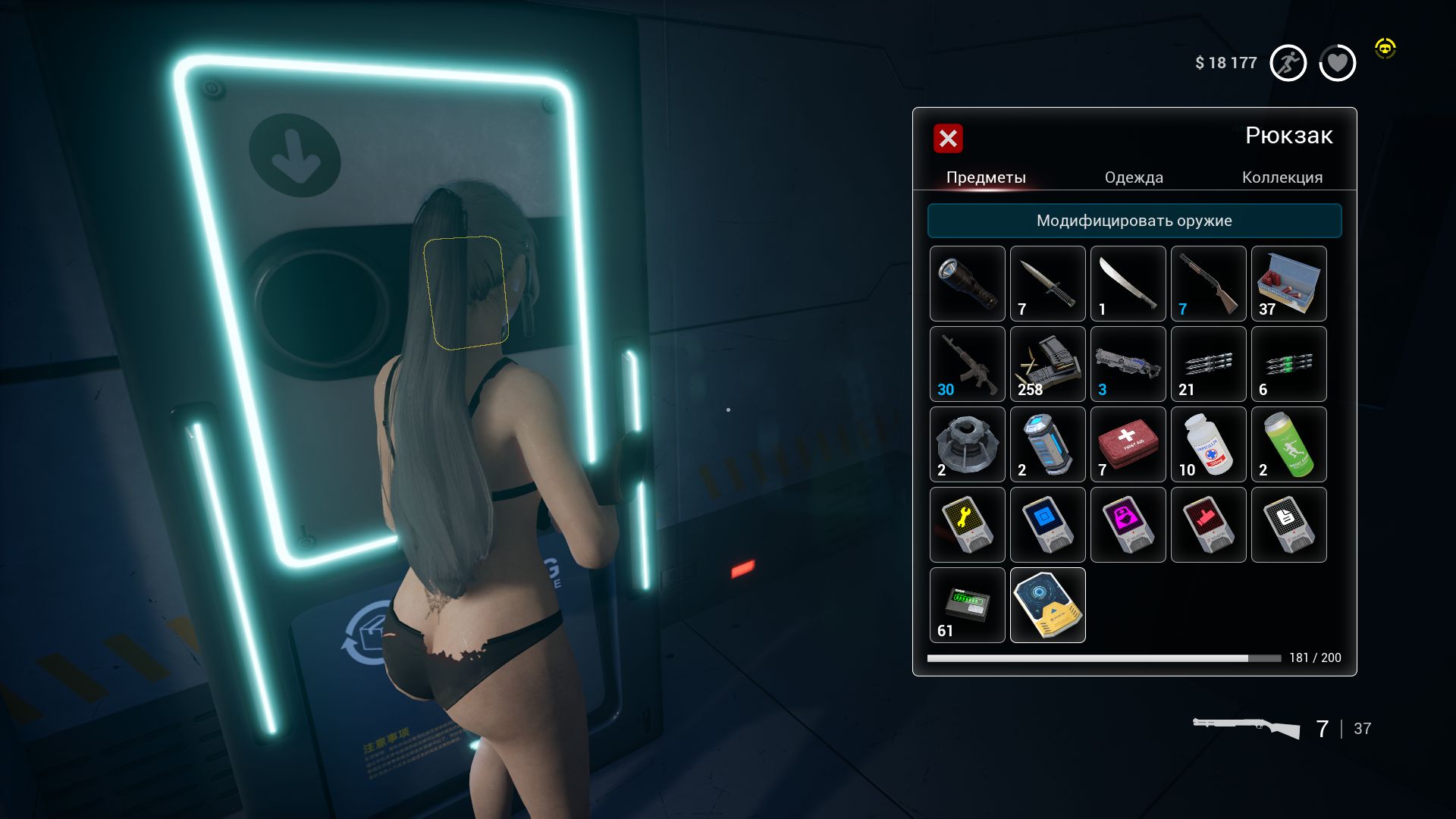This screenshot has width=1456, height=819.
Task: Pick the shotgun inventory slot
Action: 1208,284
